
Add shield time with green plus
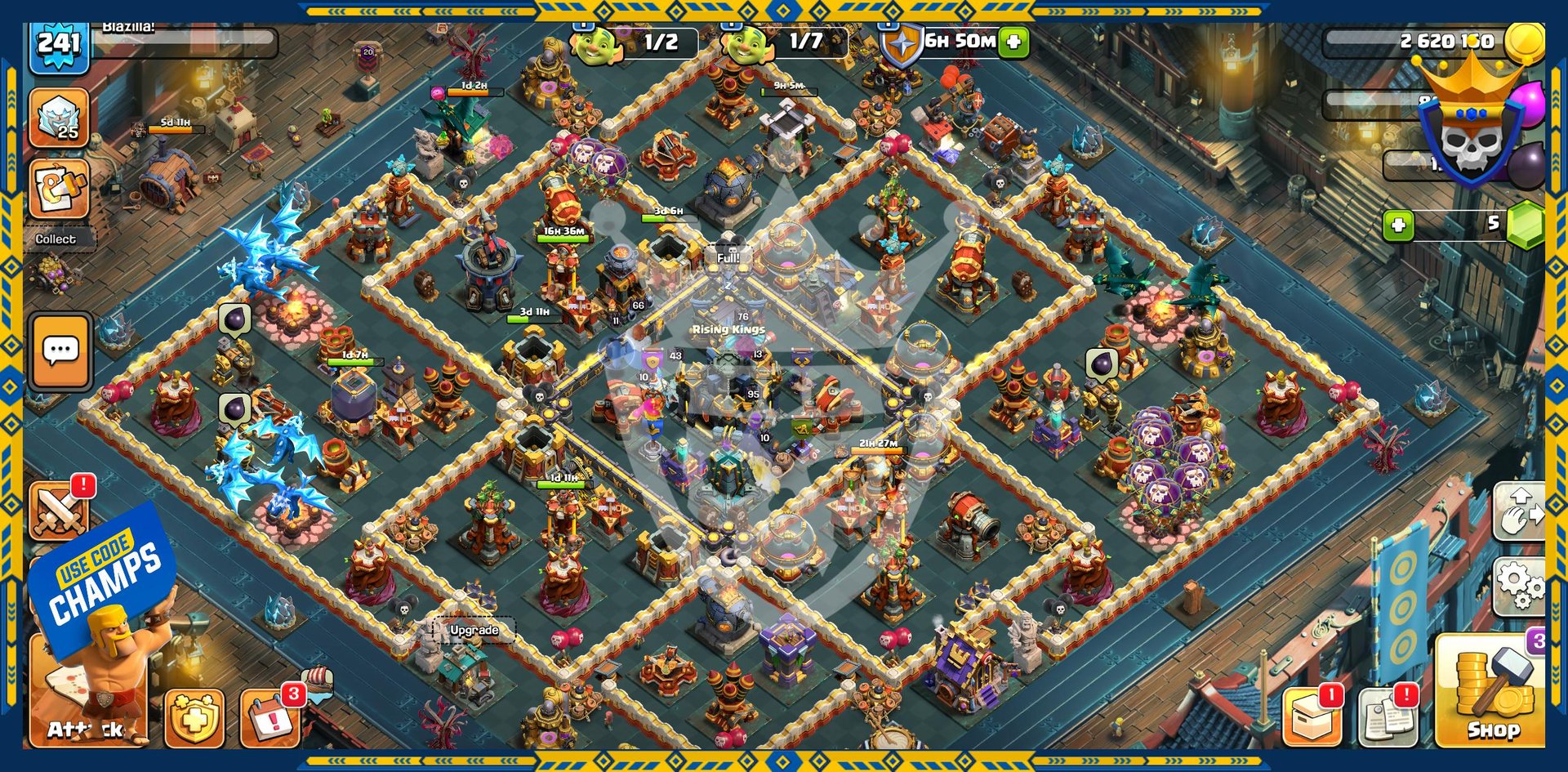click(1013, 42)
